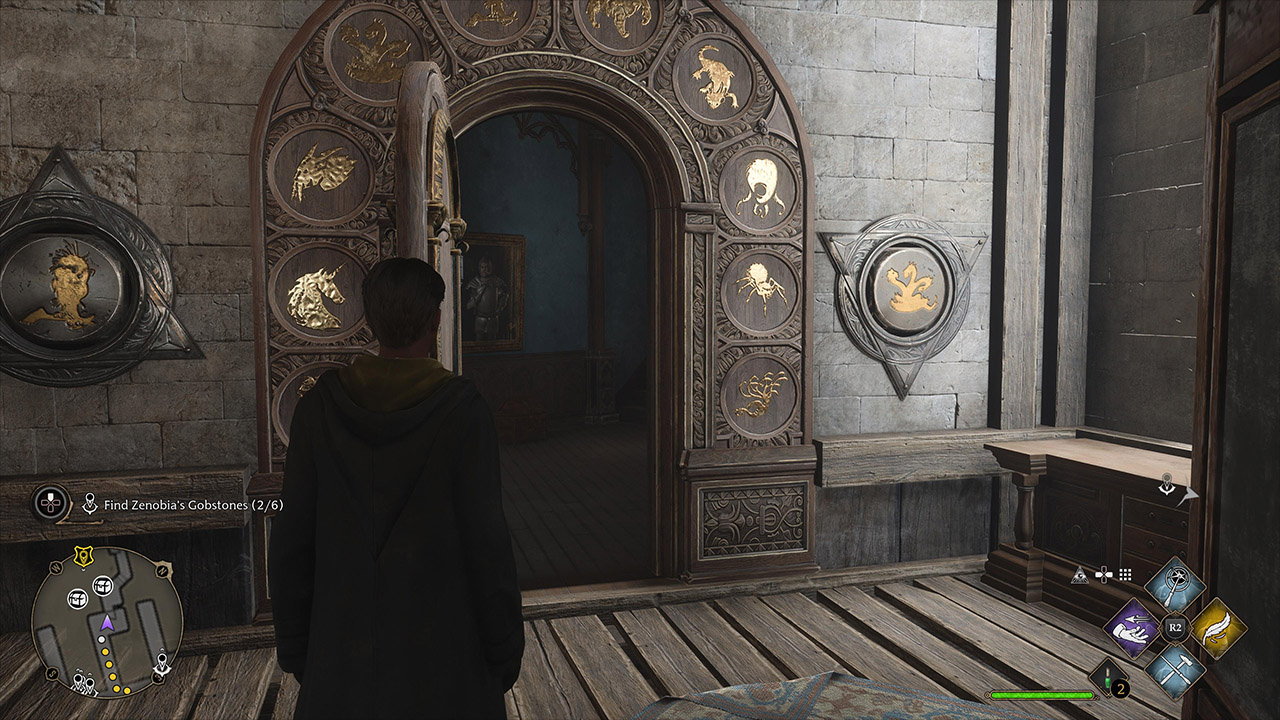Click the potion vial icon with count 2
Viewport: 1280px width, 720px height.
click(1107, 678)
